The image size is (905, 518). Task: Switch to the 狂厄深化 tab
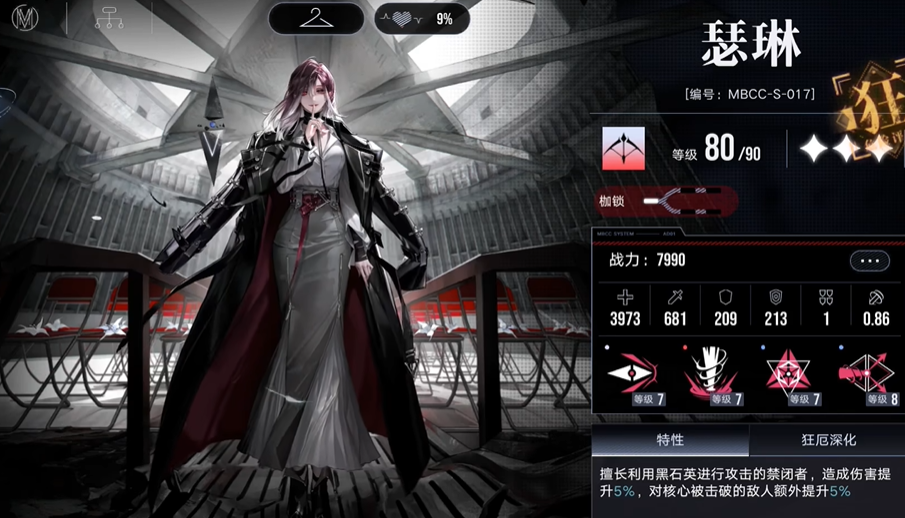point(828,440)
